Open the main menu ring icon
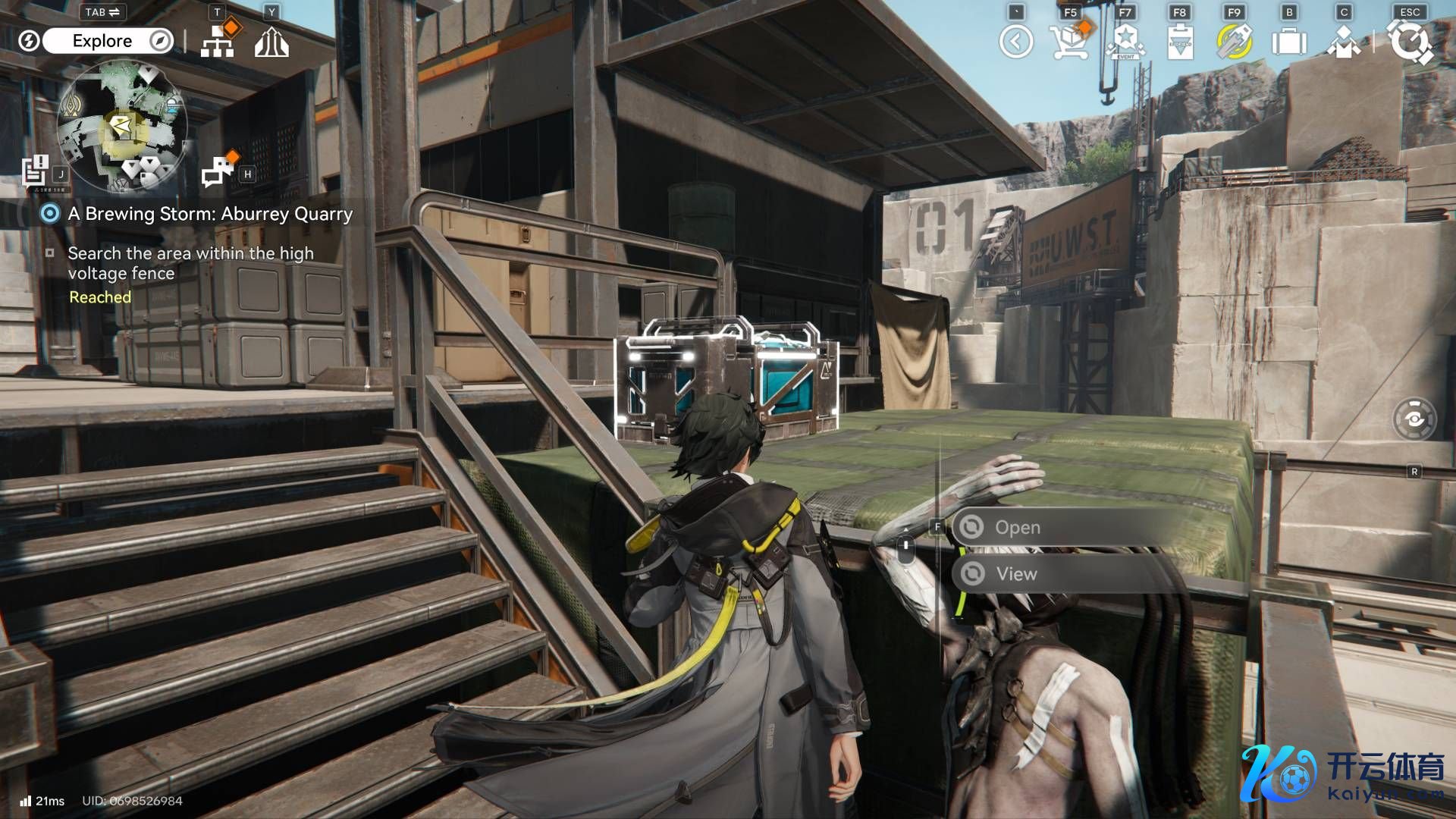 tap(1410, 42)
